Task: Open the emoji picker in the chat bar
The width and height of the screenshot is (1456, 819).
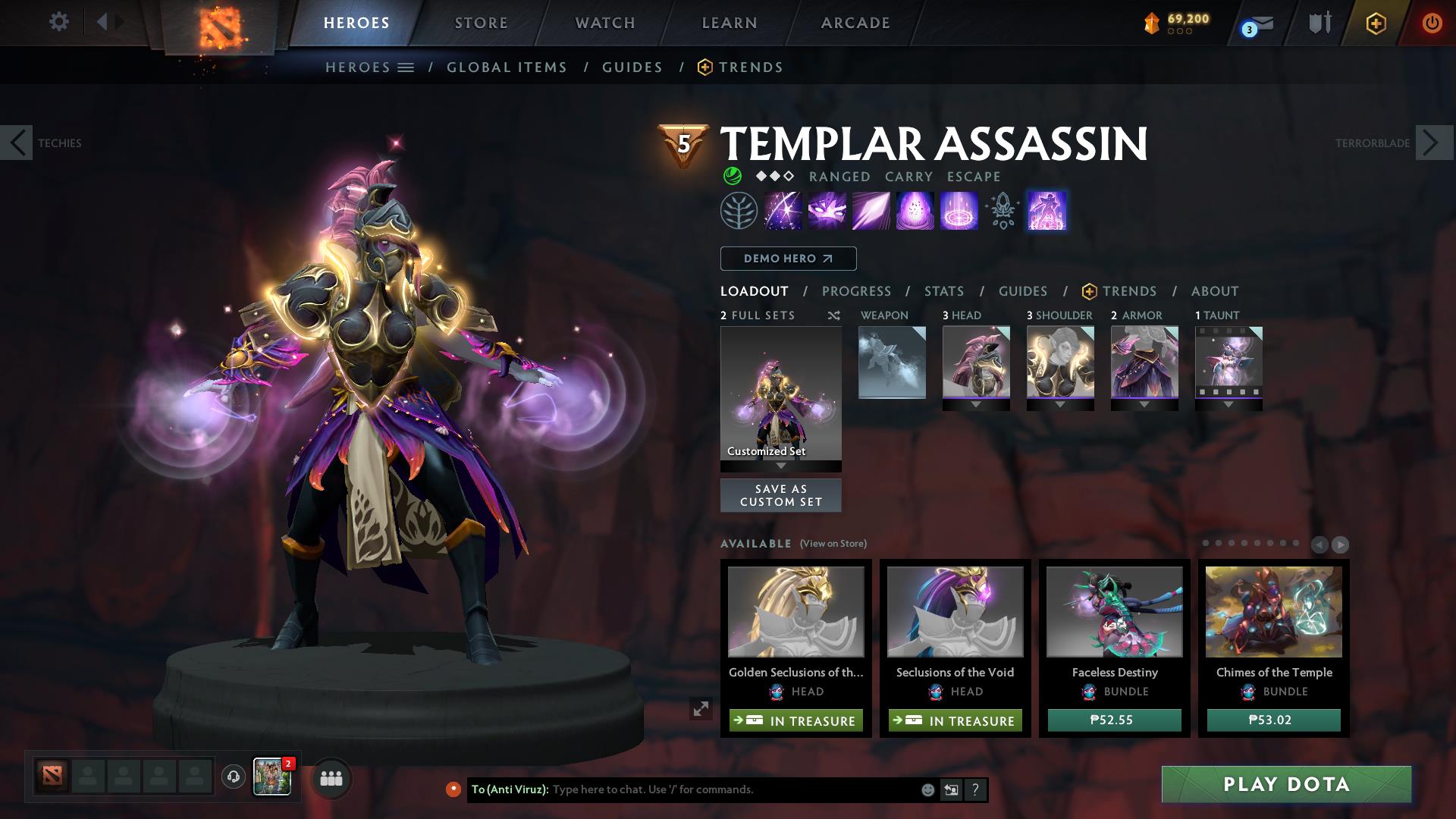Action: click(927, 789)
